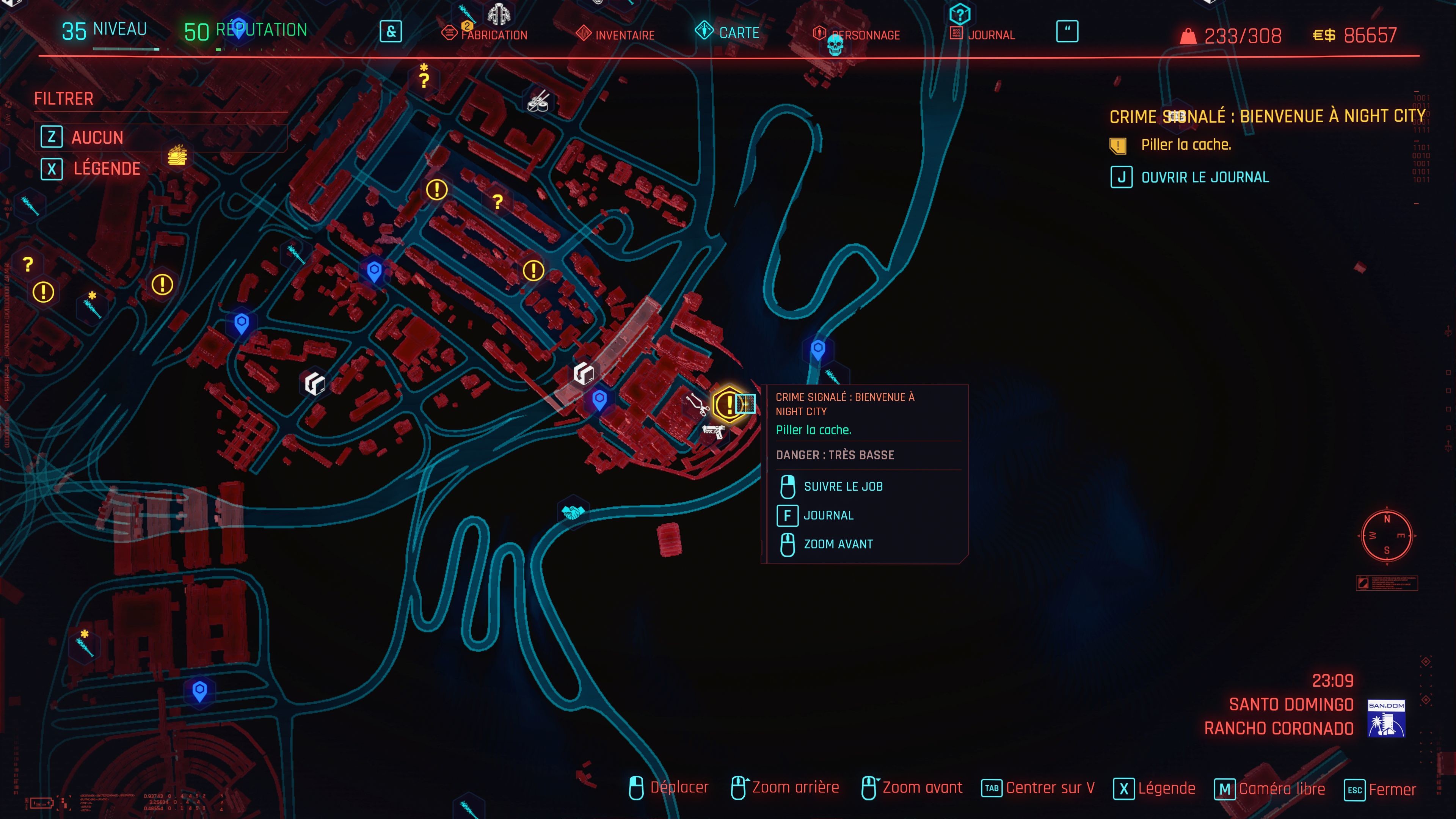
Task: Toggle the Aucun filter option
Action: point(98,137)
